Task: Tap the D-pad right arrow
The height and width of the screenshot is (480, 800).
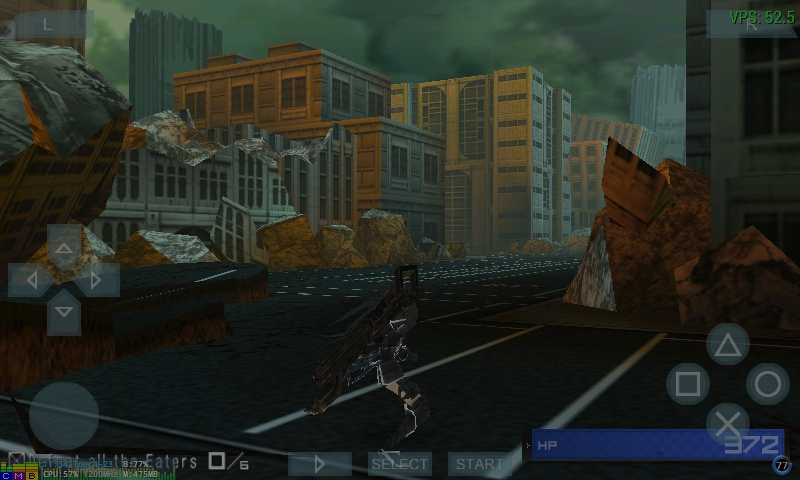Action: (98, 280)
